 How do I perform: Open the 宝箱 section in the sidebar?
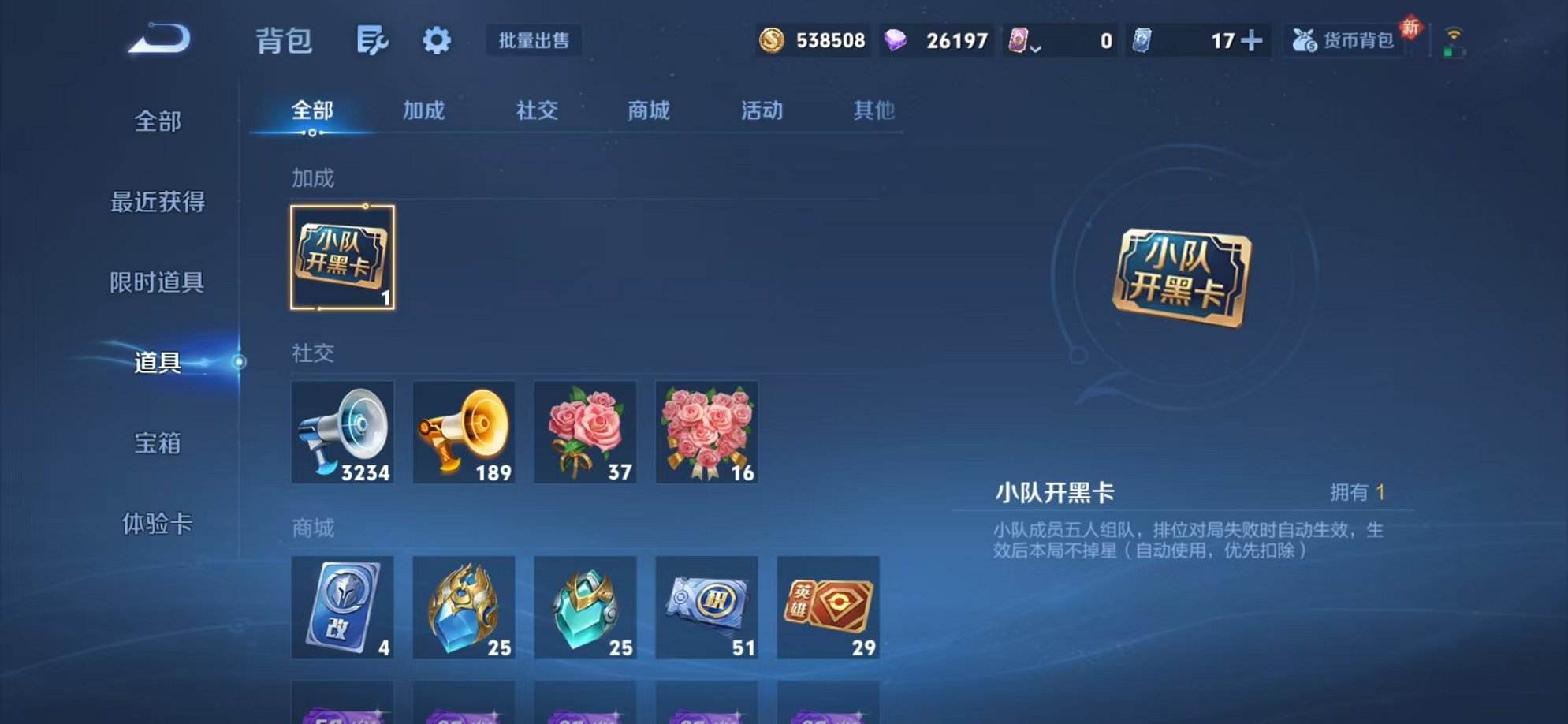tap(157, 446)
